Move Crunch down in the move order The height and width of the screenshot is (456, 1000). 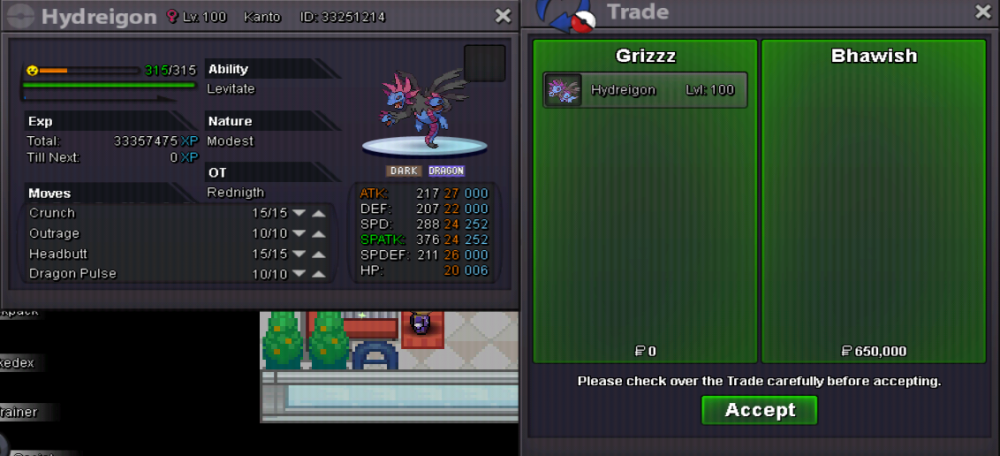(x=299, y=213)
